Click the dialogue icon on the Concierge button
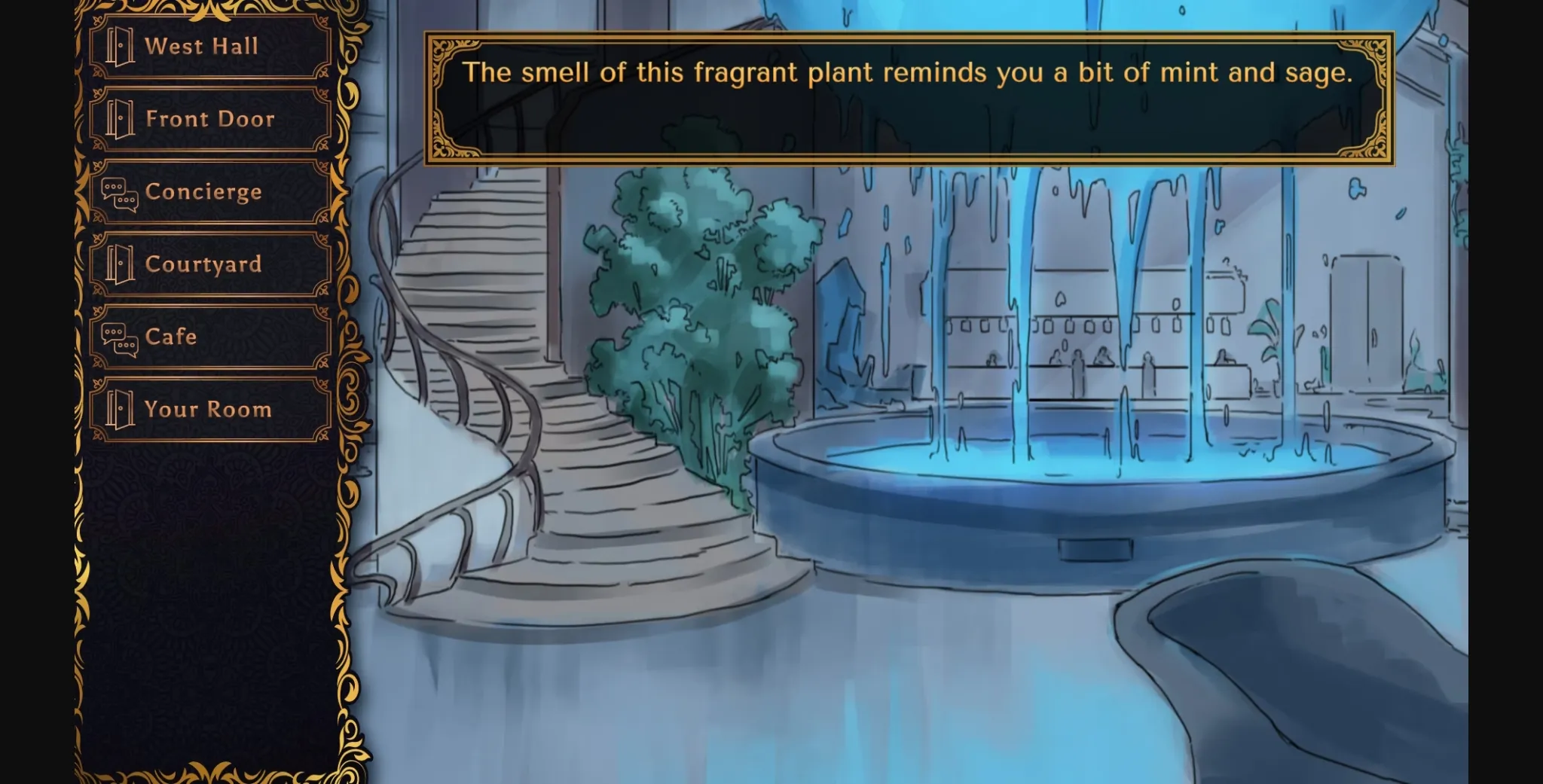 click(x=118, y=193)
